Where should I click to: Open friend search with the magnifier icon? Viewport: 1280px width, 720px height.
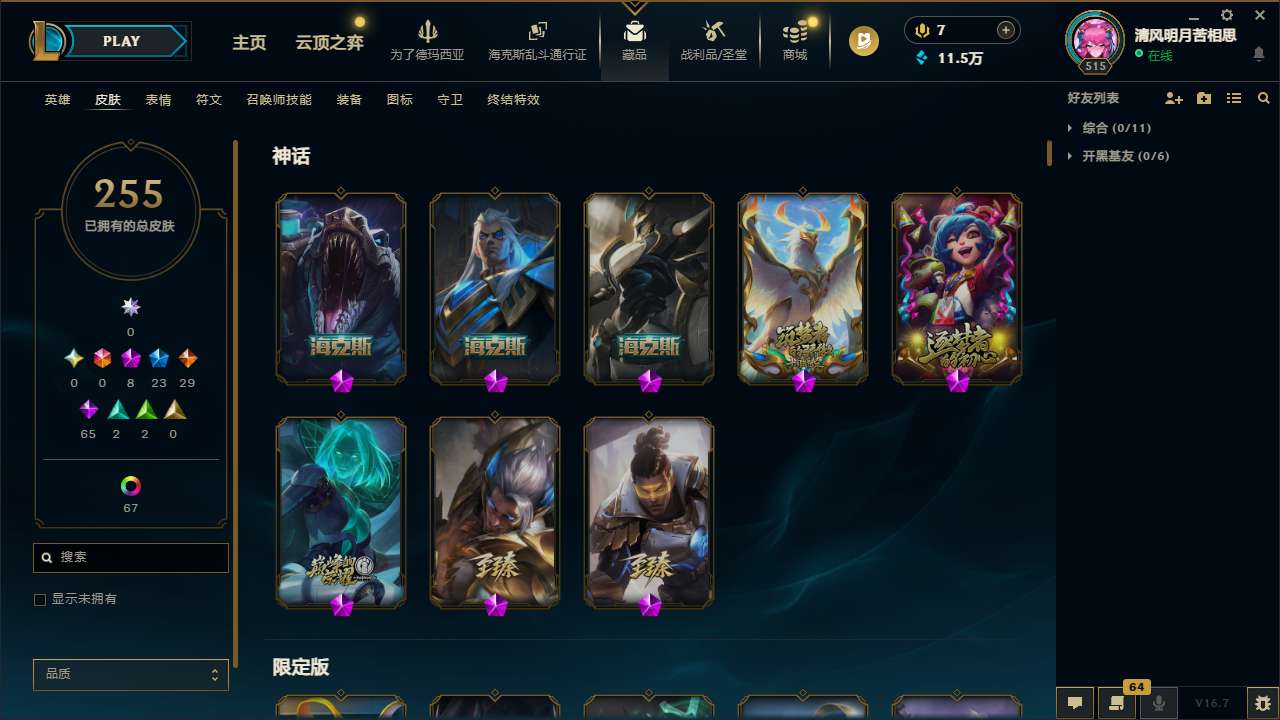[x=1264, y=98]
